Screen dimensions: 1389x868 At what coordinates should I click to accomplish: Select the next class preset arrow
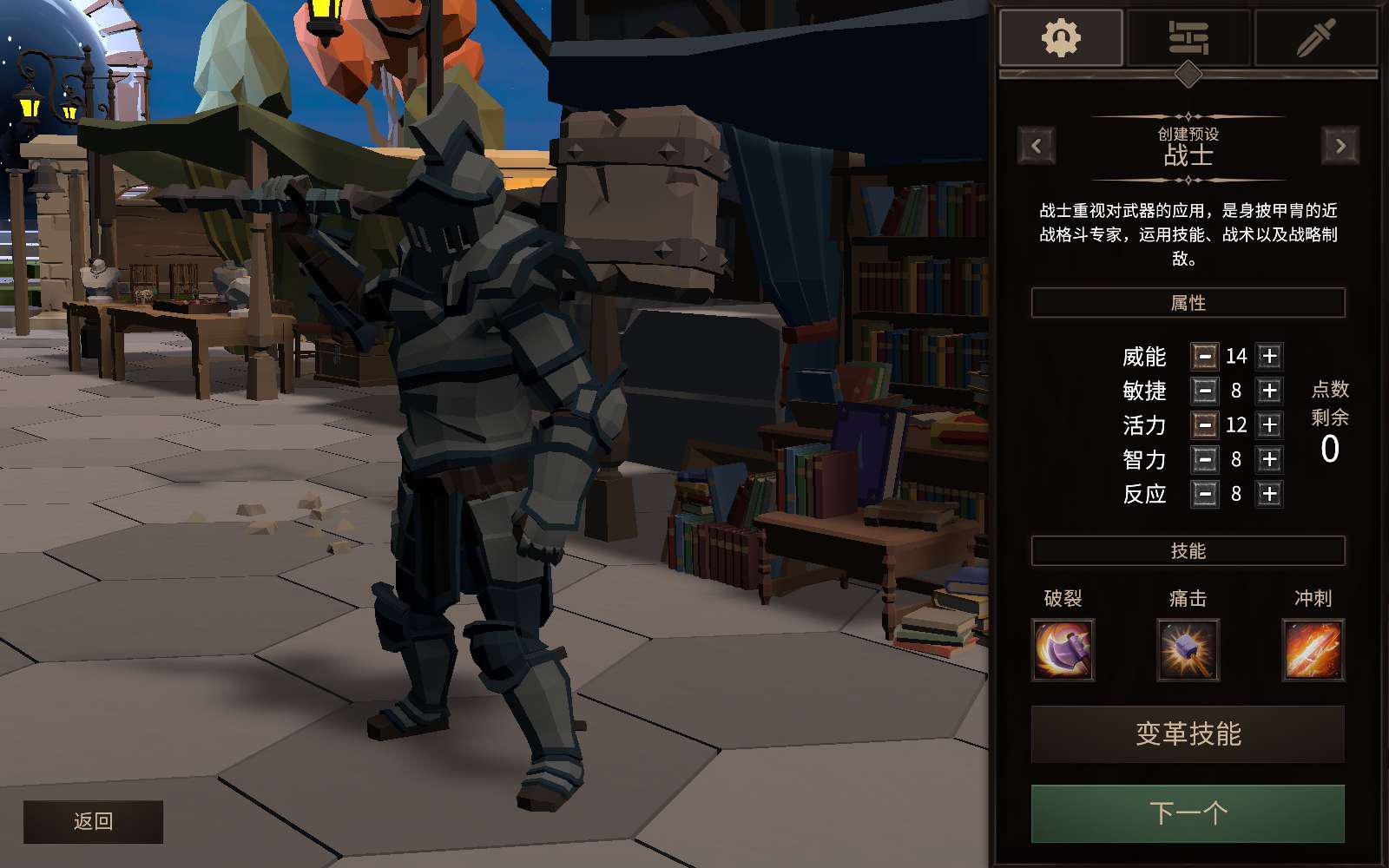[1340, 146]
